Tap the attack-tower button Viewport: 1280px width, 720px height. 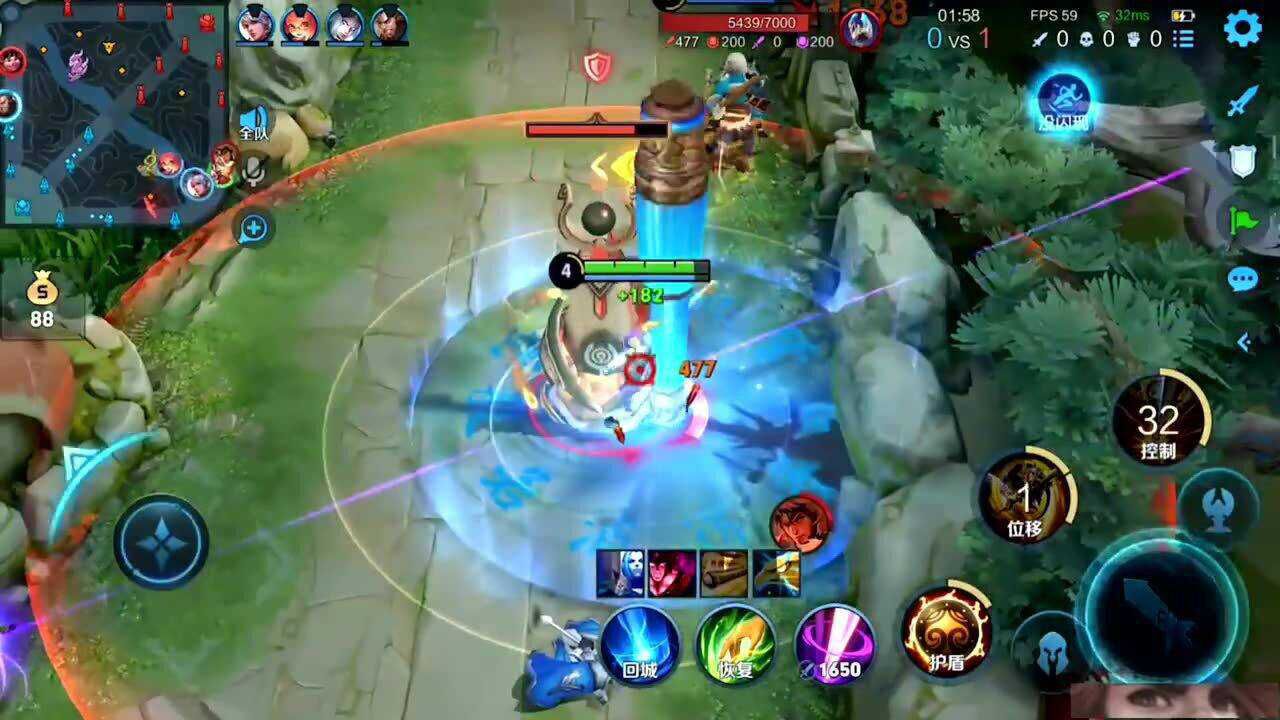pos(1217,505)
